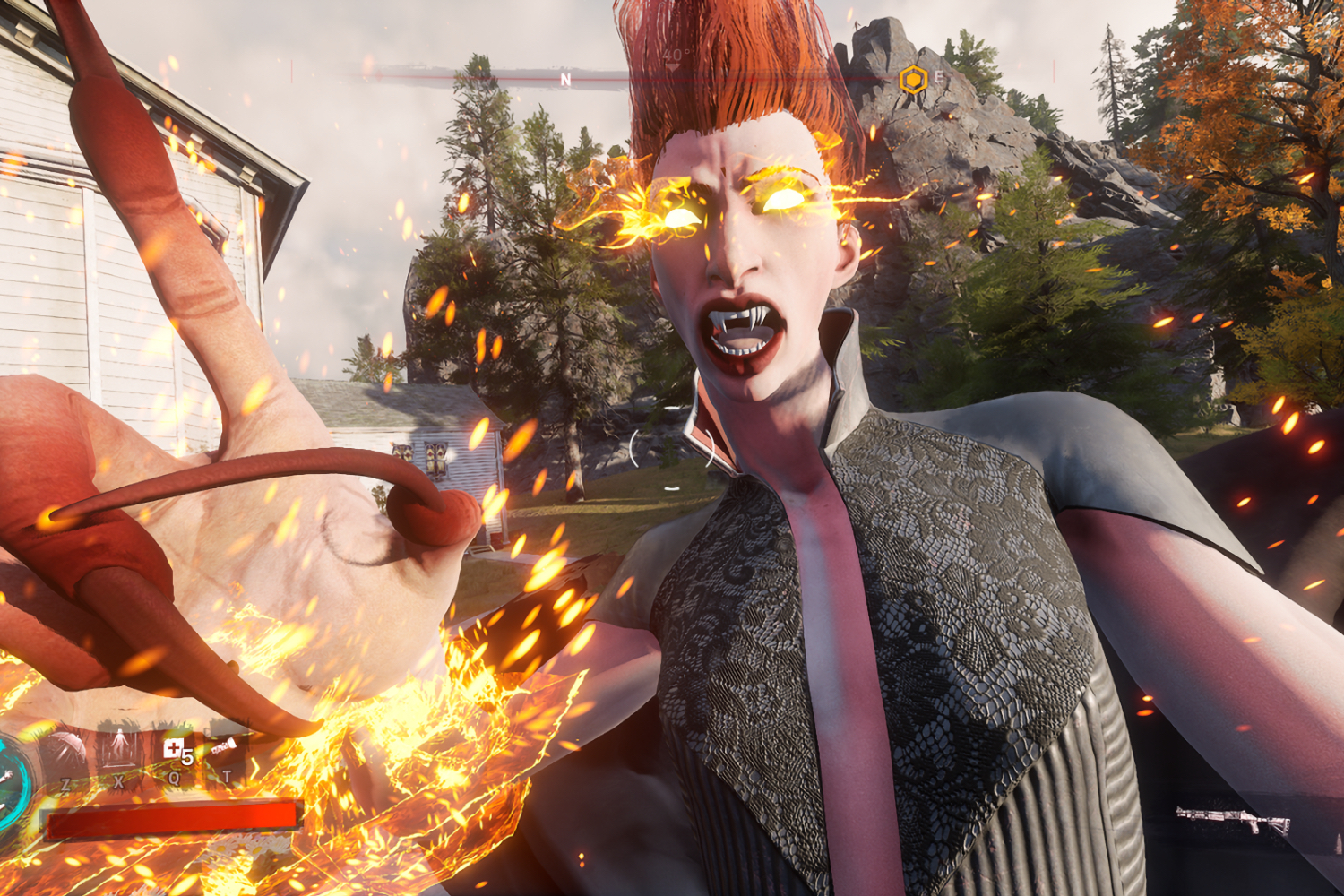Use the medkit item icon
This screenshot has width=1344, height=896.
[172, 749]
